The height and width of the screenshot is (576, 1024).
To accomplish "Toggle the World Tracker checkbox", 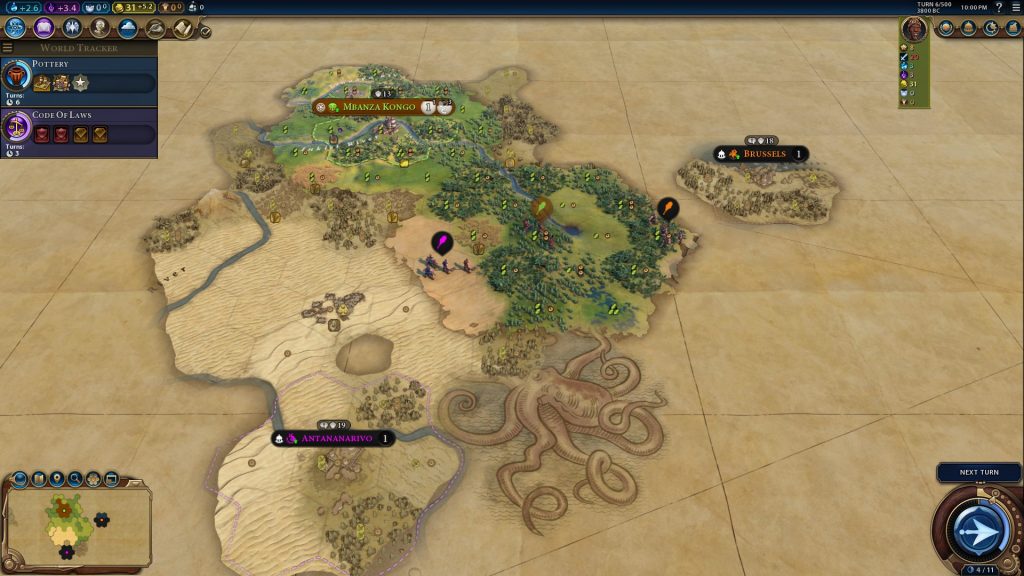I will 205,31.
